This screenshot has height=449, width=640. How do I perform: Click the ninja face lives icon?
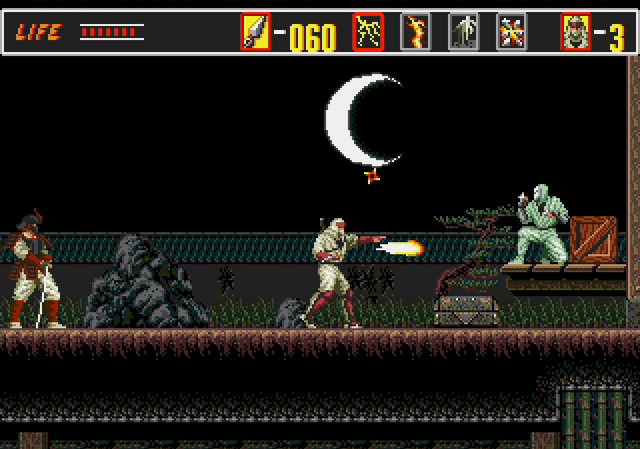pyautogui.click(x=576, y=32)
